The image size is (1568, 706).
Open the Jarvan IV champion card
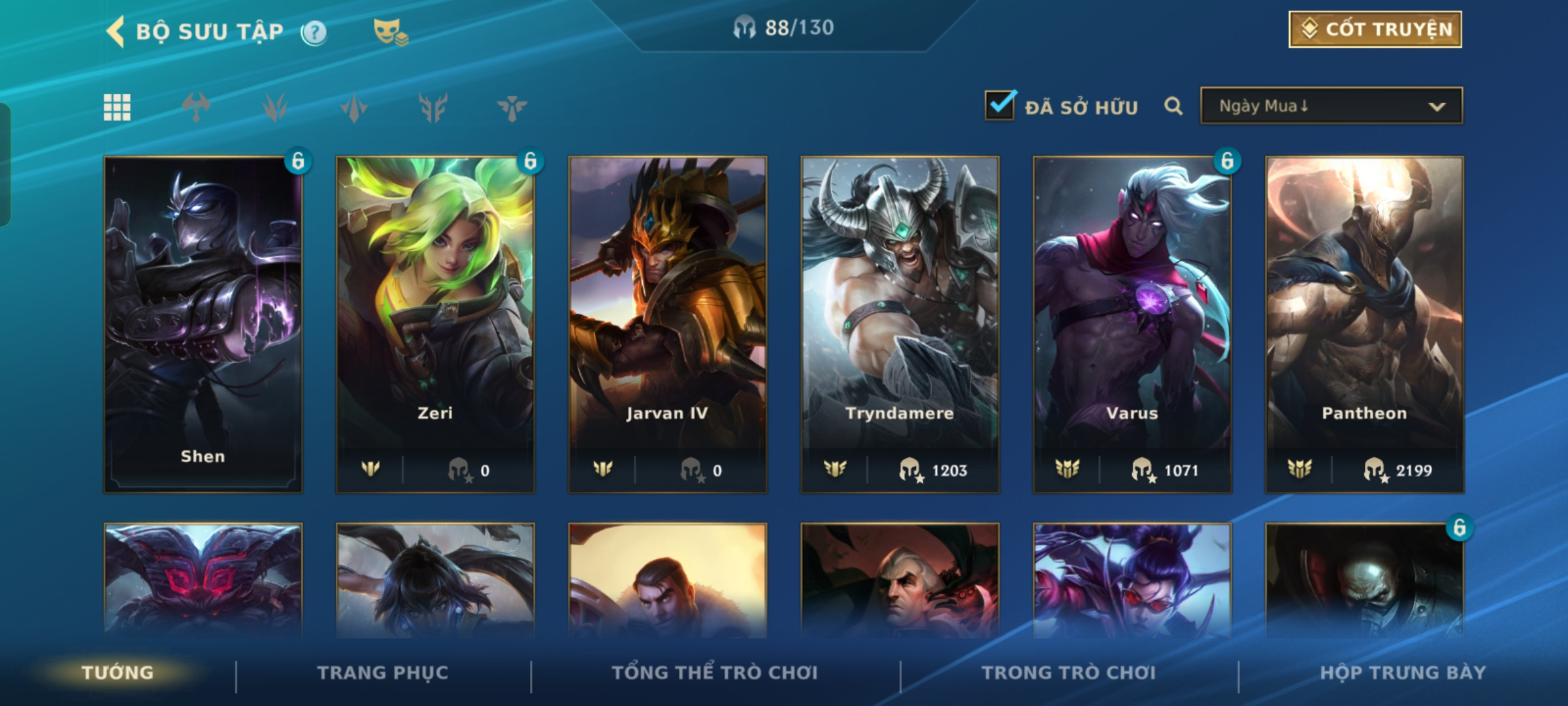pyautogui.click(x=667, y=324)
